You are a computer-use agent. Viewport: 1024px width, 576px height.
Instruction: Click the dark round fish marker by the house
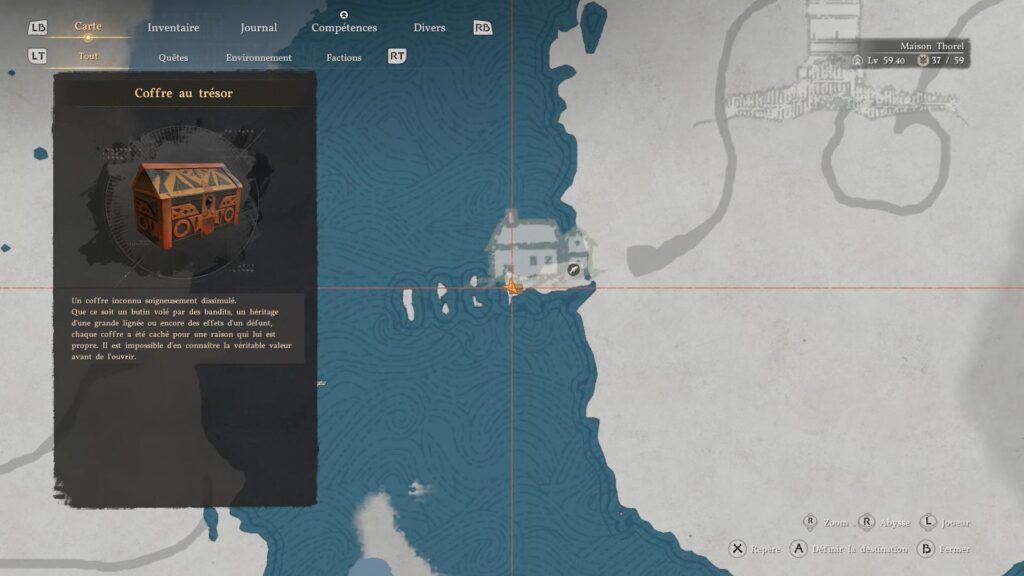tap(574, 270)
